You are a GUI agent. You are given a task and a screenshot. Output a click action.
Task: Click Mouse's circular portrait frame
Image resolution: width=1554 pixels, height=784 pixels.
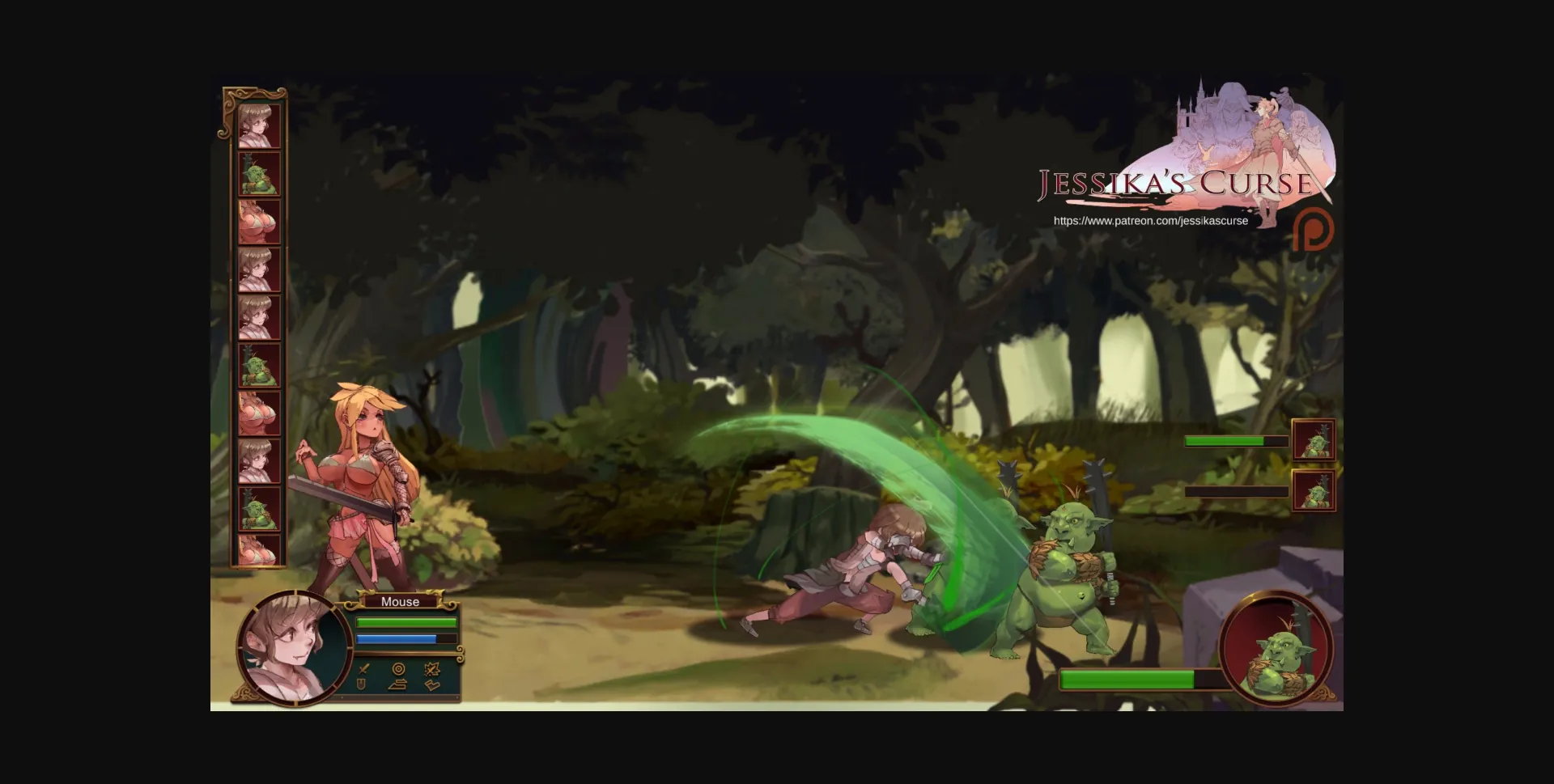point(293,648)
